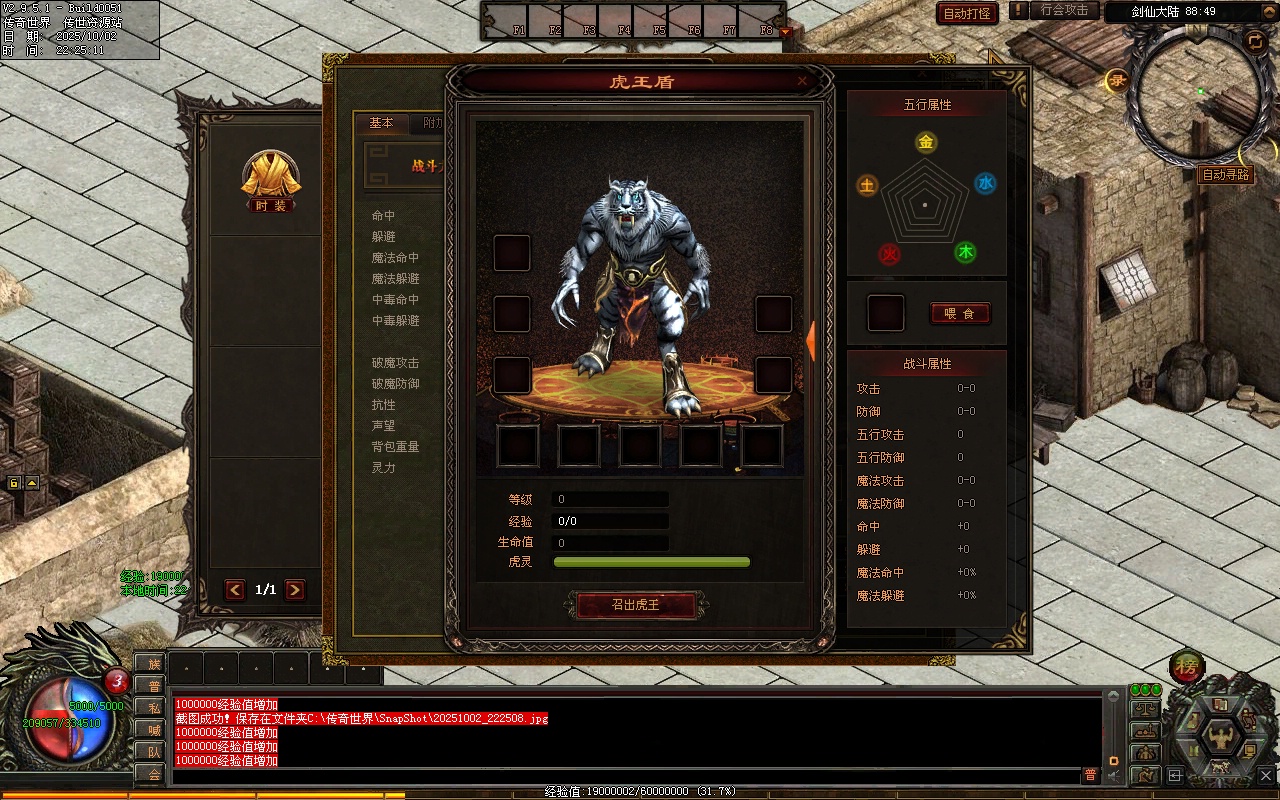Collapse the orange side-panel arrow on tiger window
The image size is (1280, 800).
(x=811, y=340)
